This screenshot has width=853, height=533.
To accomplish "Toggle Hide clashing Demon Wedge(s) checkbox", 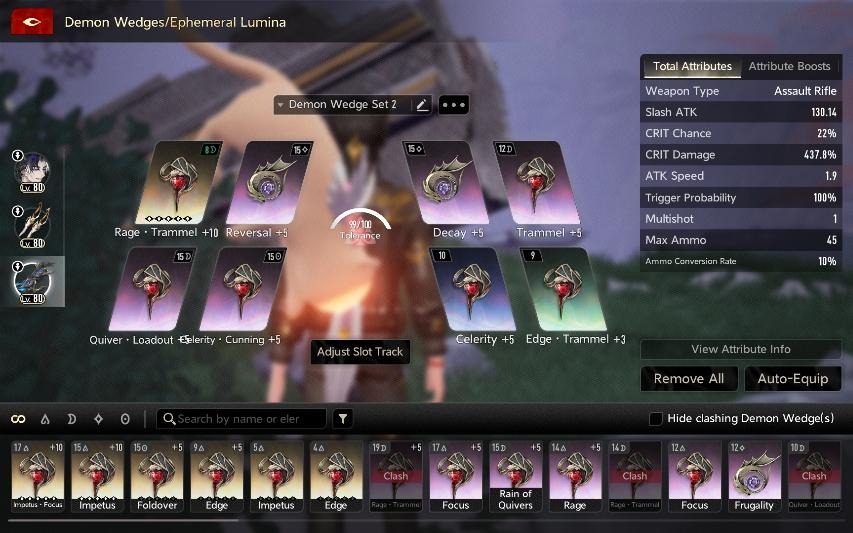I will [x=656, y=419].
